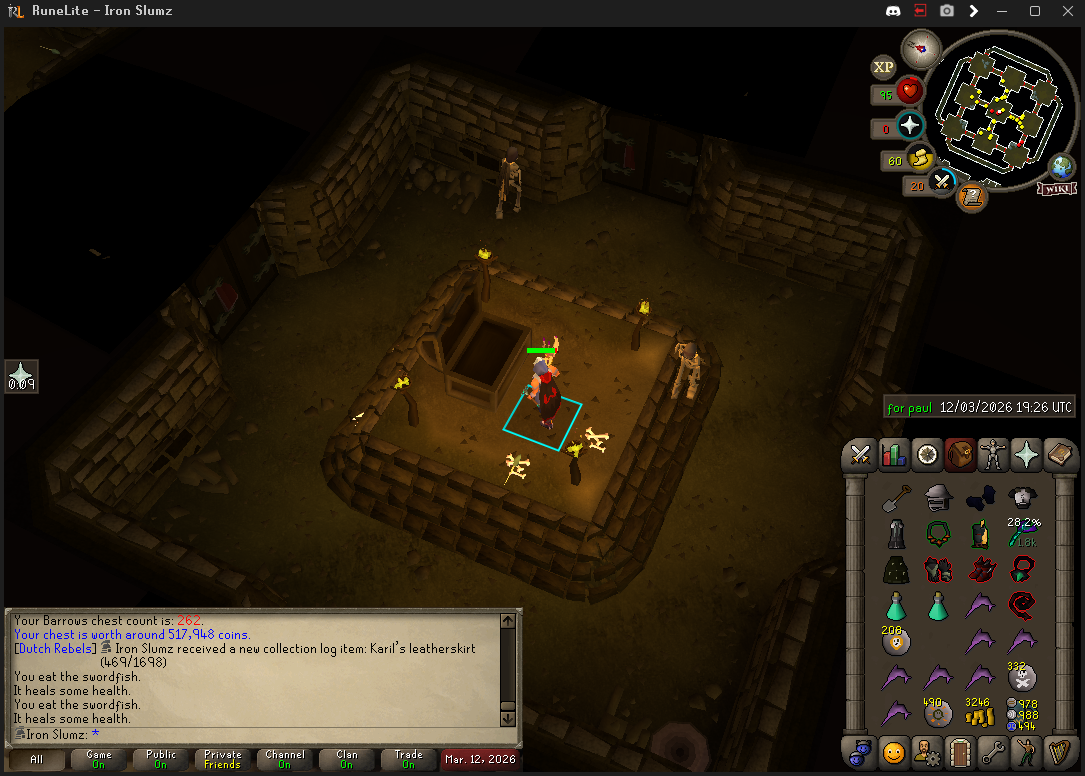Open the Spellbook tab

tap(1059, 455)
